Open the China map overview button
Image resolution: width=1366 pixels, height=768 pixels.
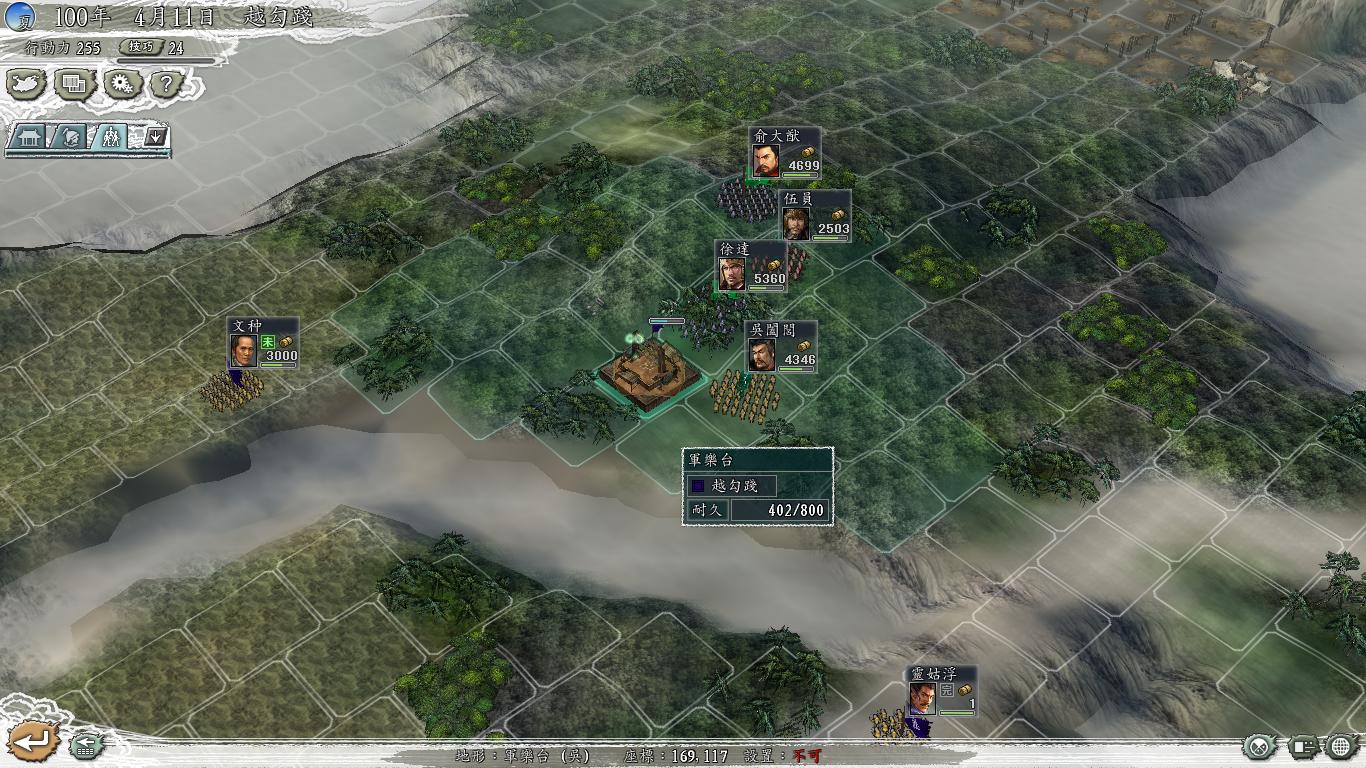(x=26, y=83)
